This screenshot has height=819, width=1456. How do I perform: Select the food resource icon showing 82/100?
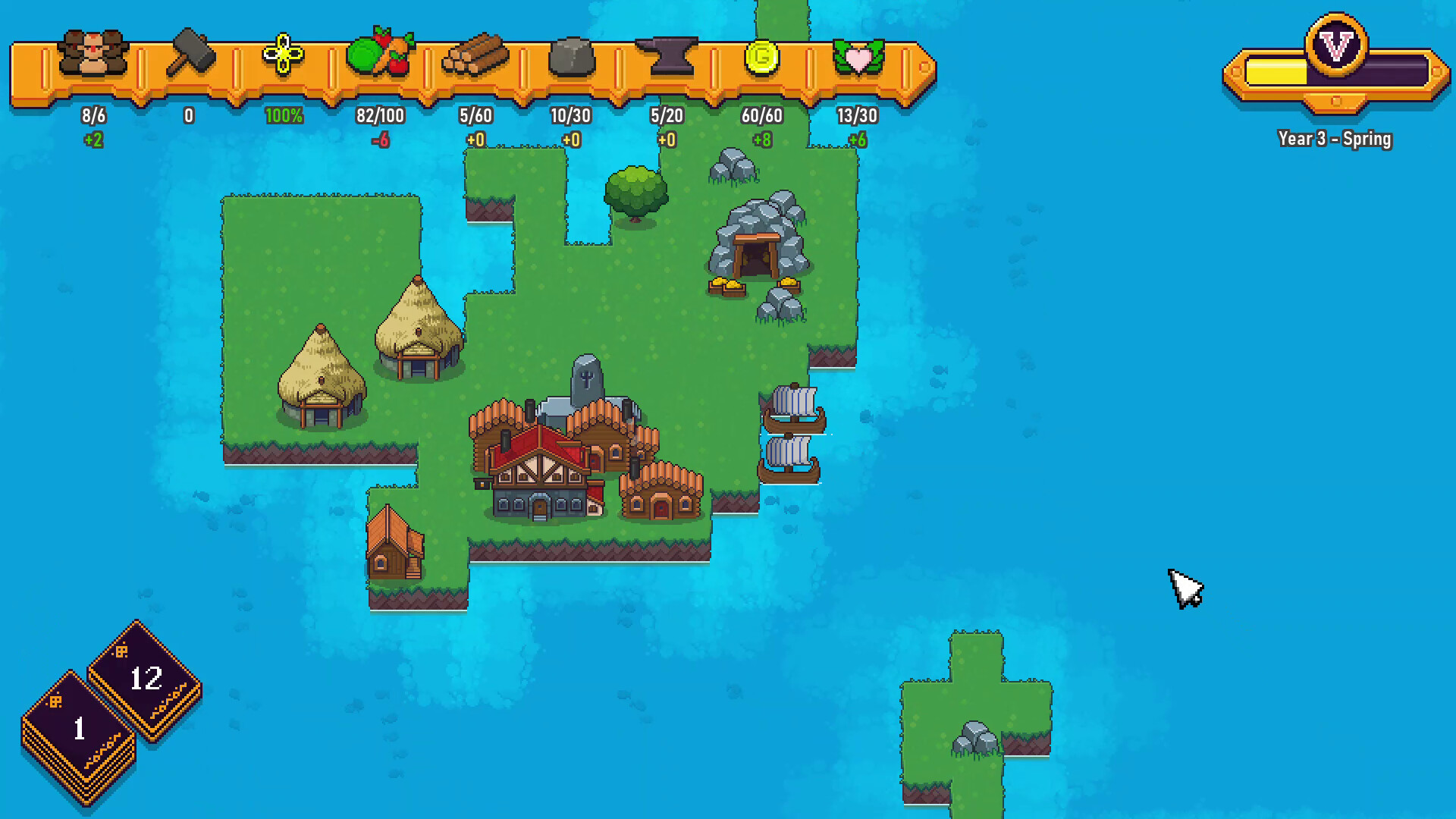pos(380,53)
